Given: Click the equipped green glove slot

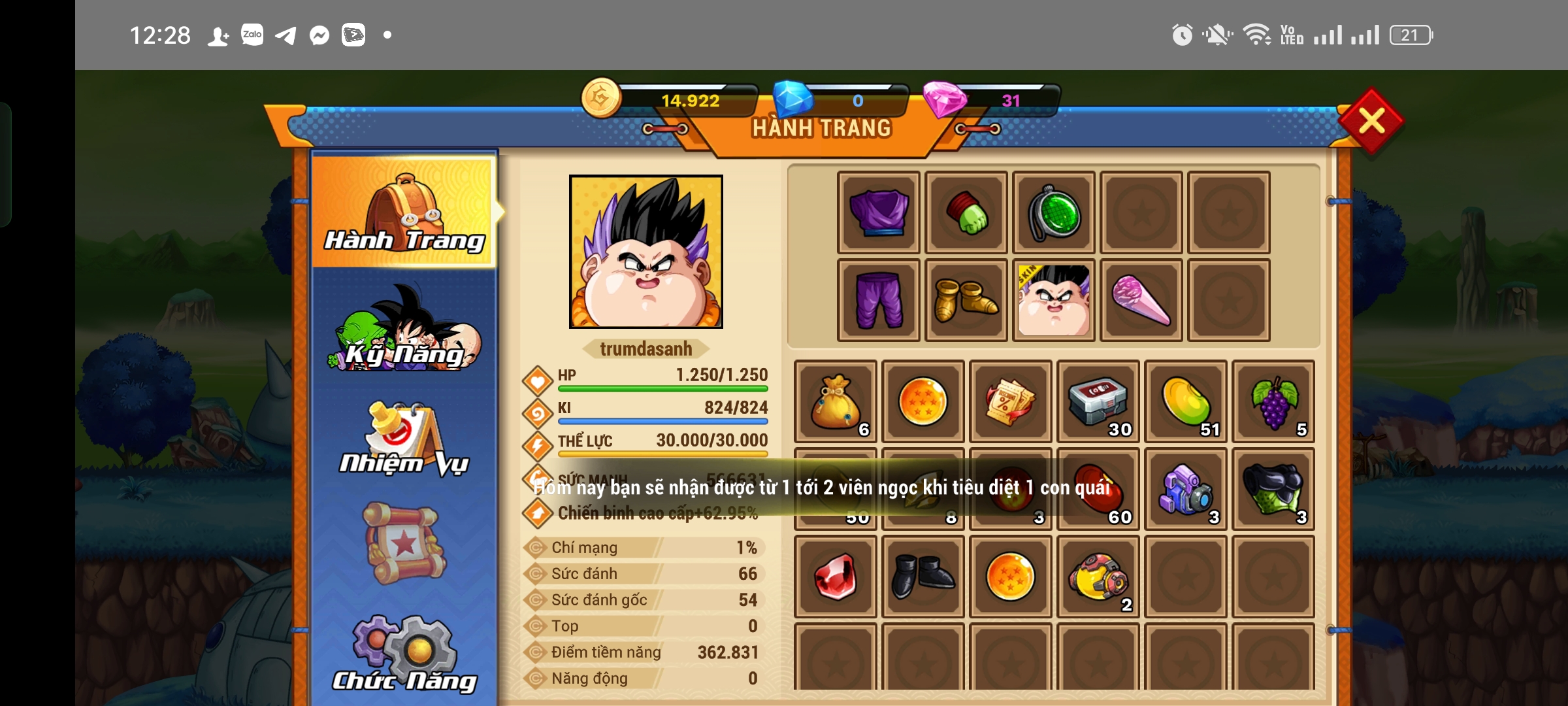Looking at the screenshot, I should 966,212.
